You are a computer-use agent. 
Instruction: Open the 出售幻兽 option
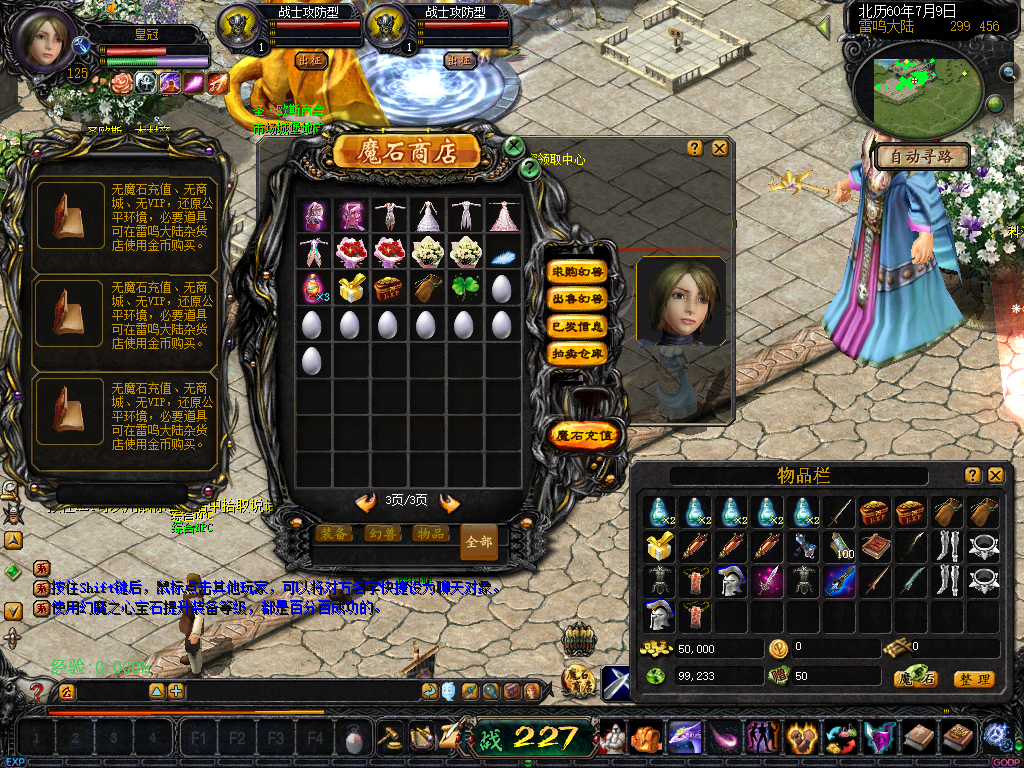click(578, 299)
